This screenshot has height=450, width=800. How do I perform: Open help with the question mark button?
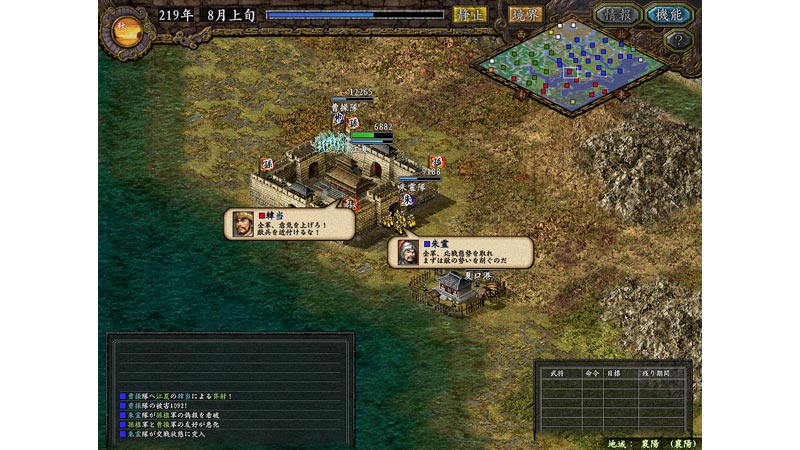[678, 41]
